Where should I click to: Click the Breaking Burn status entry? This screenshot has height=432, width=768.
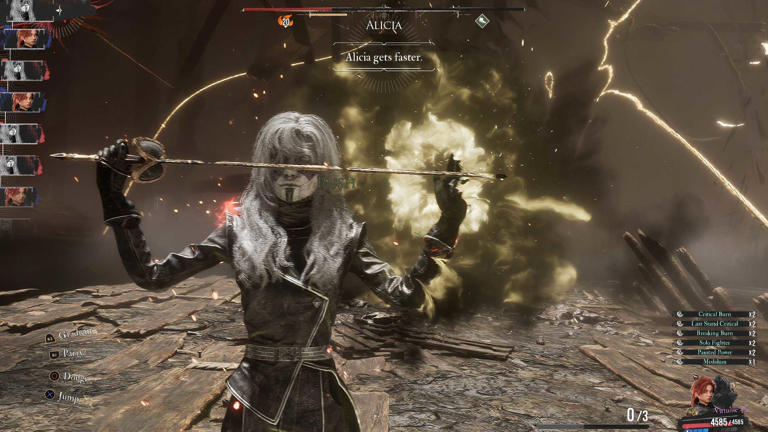tap(718, 333)
